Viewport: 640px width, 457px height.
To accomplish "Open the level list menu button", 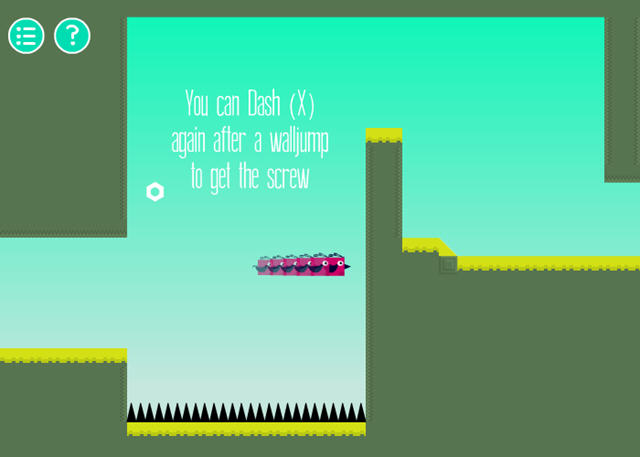I will point(26,36).
